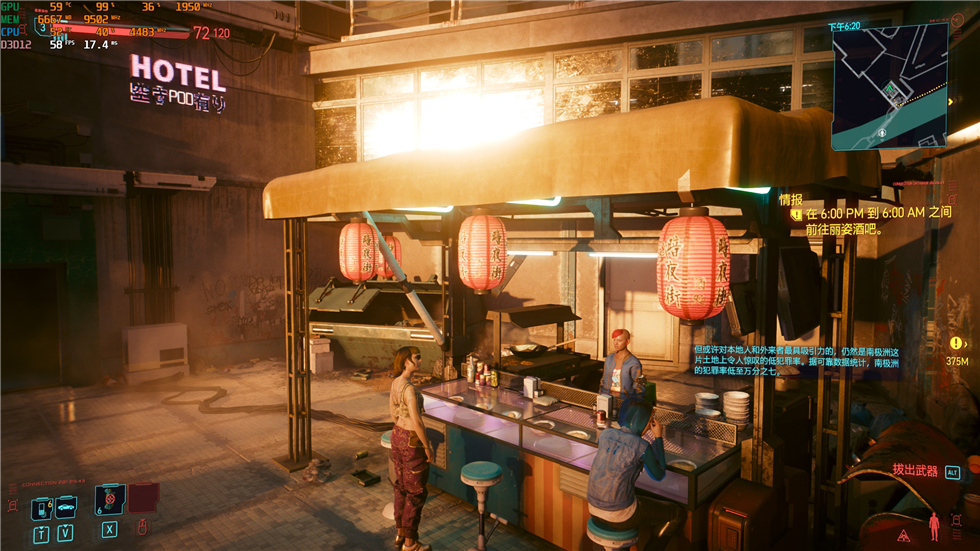Open the call vehicle car icon
980x551 pixels.
point(67,509)
